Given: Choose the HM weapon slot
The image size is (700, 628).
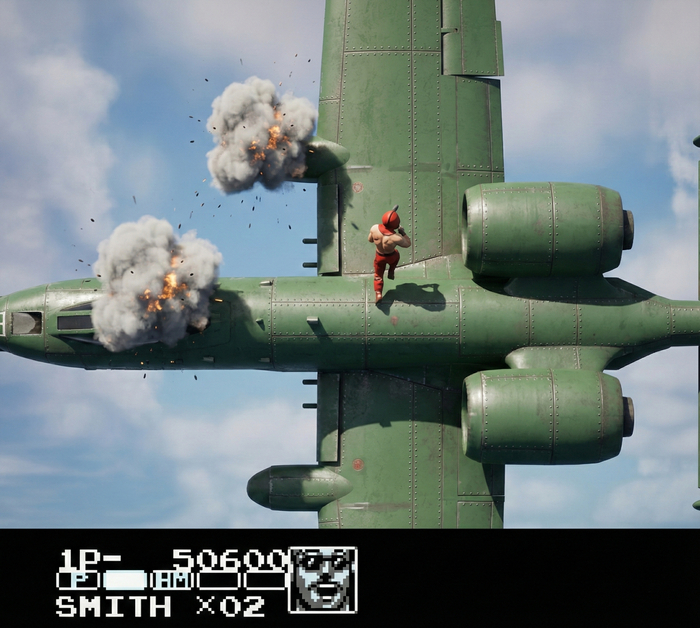Looking at the screenshot, I should tap(172, 580).
